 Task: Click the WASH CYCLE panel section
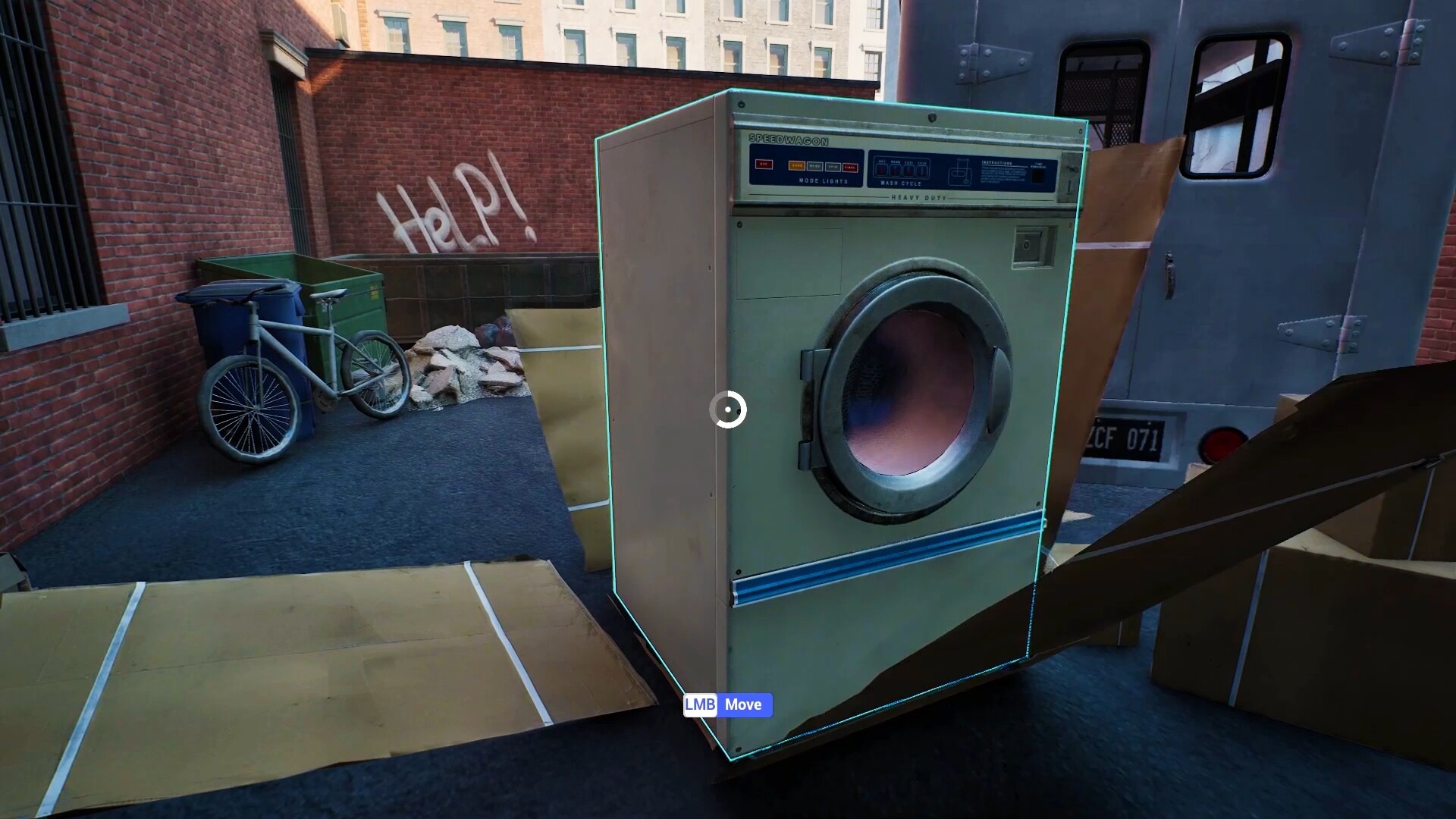pos(900,183)
